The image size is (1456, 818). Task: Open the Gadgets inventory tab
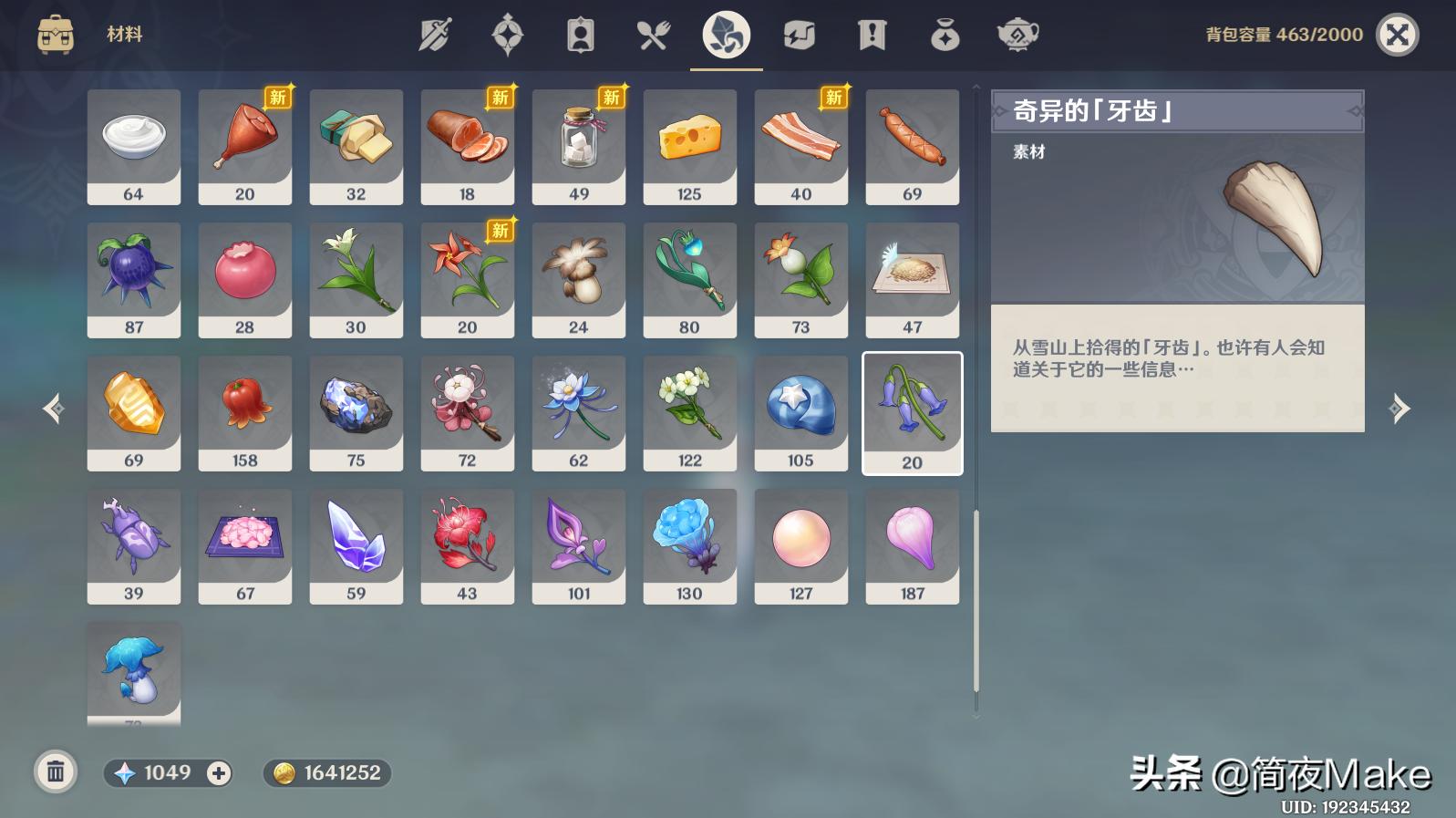(799, 34)
